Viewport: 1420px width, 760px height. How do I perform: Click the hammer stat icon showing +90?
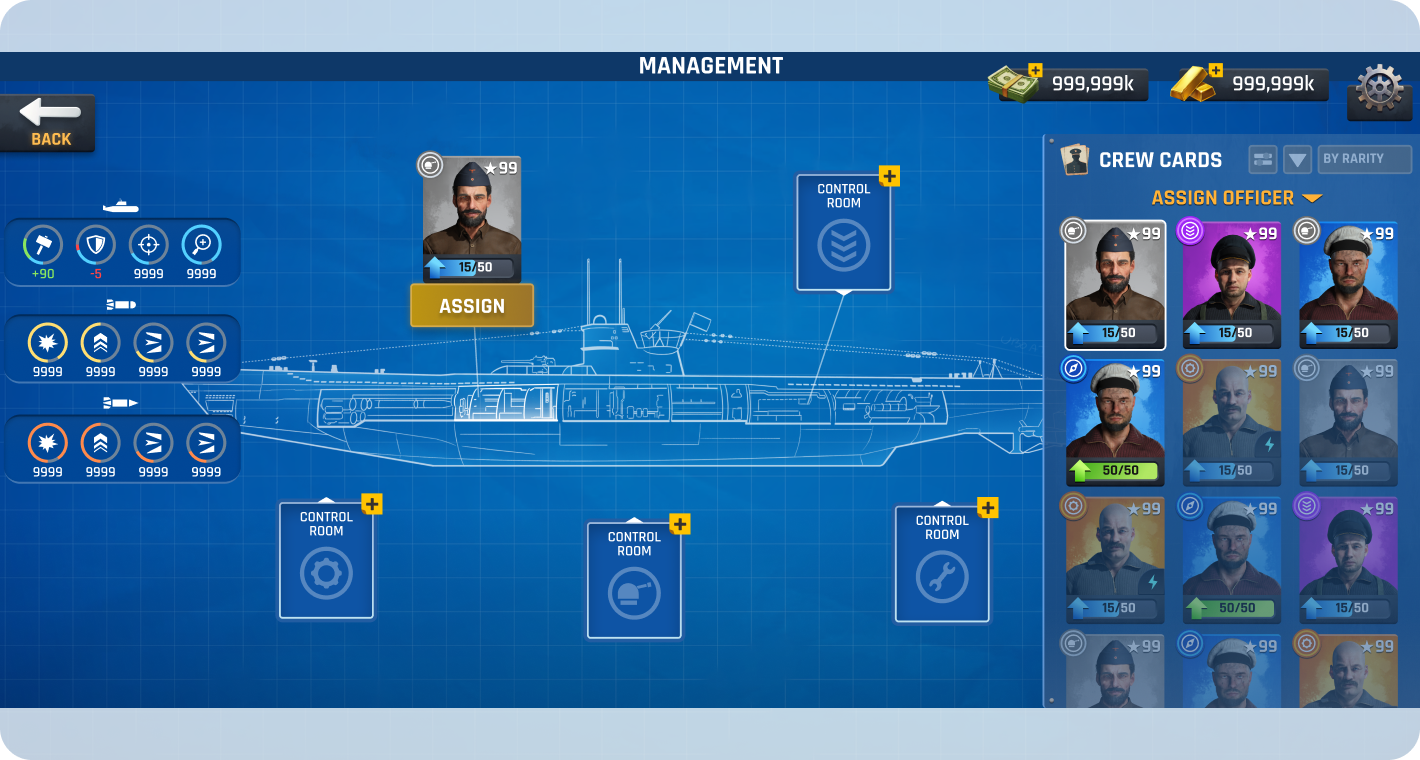43,245
